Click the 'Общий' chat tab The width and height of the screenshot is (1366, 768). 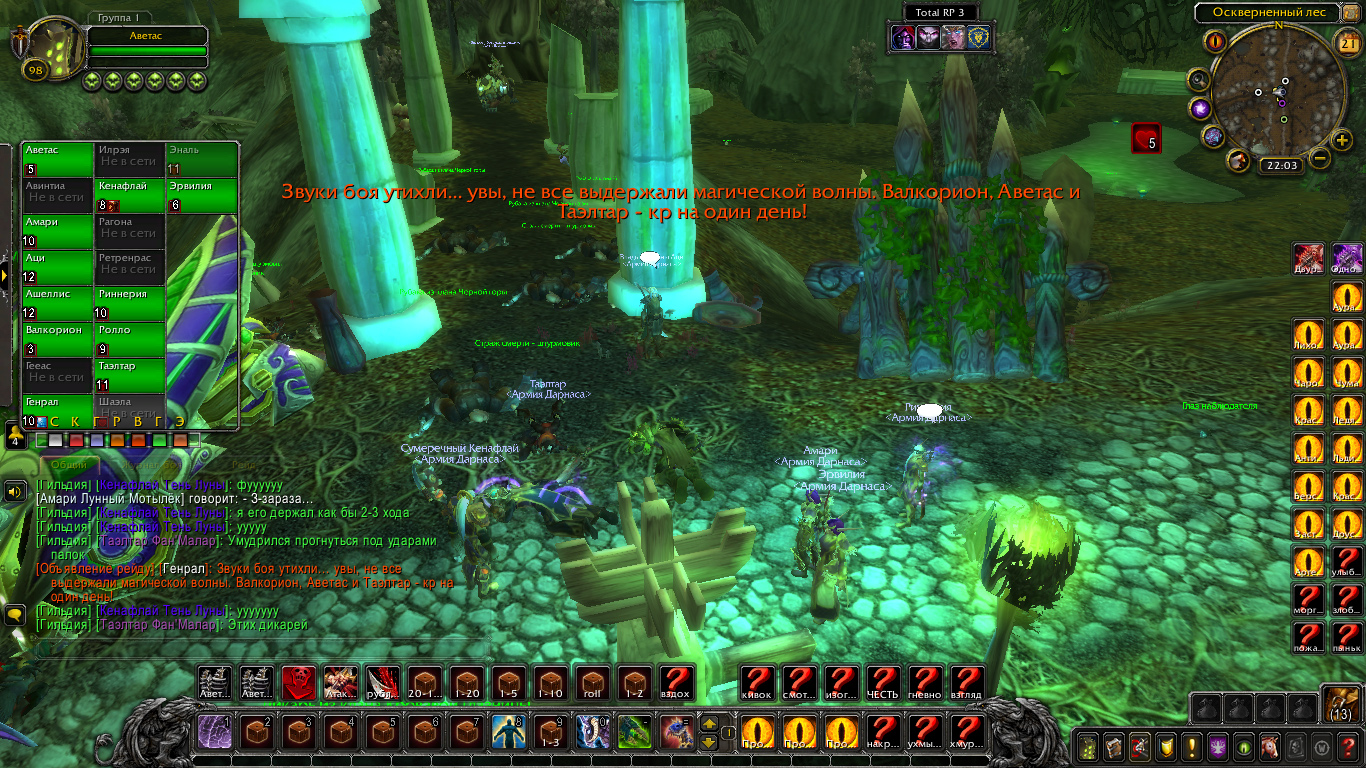(68, 465)
